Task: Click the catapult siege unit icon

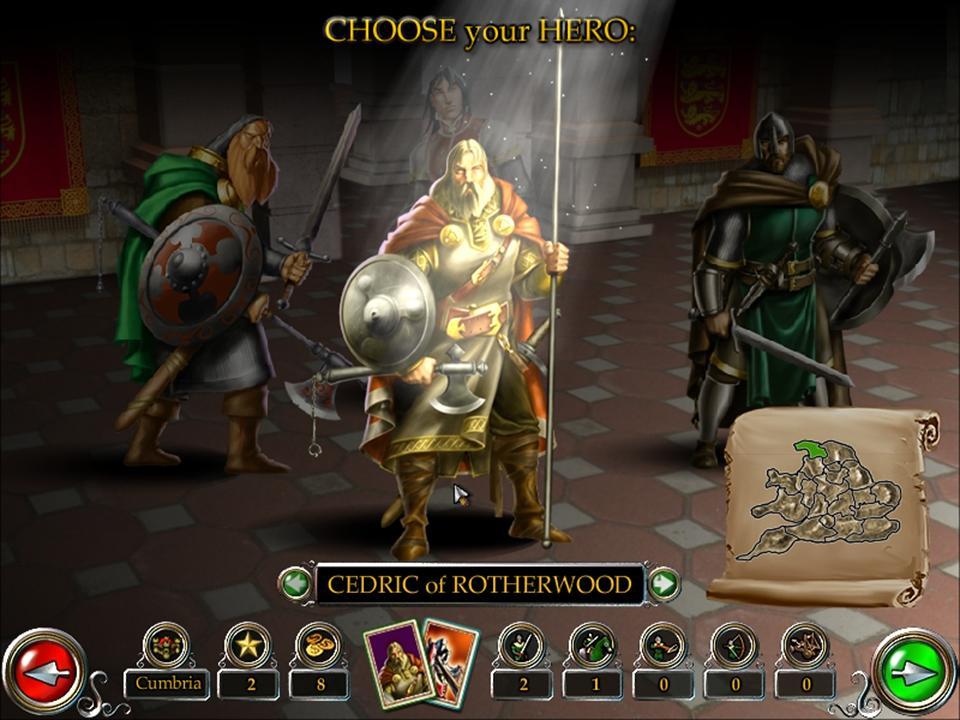Action: tap(805, 645)
